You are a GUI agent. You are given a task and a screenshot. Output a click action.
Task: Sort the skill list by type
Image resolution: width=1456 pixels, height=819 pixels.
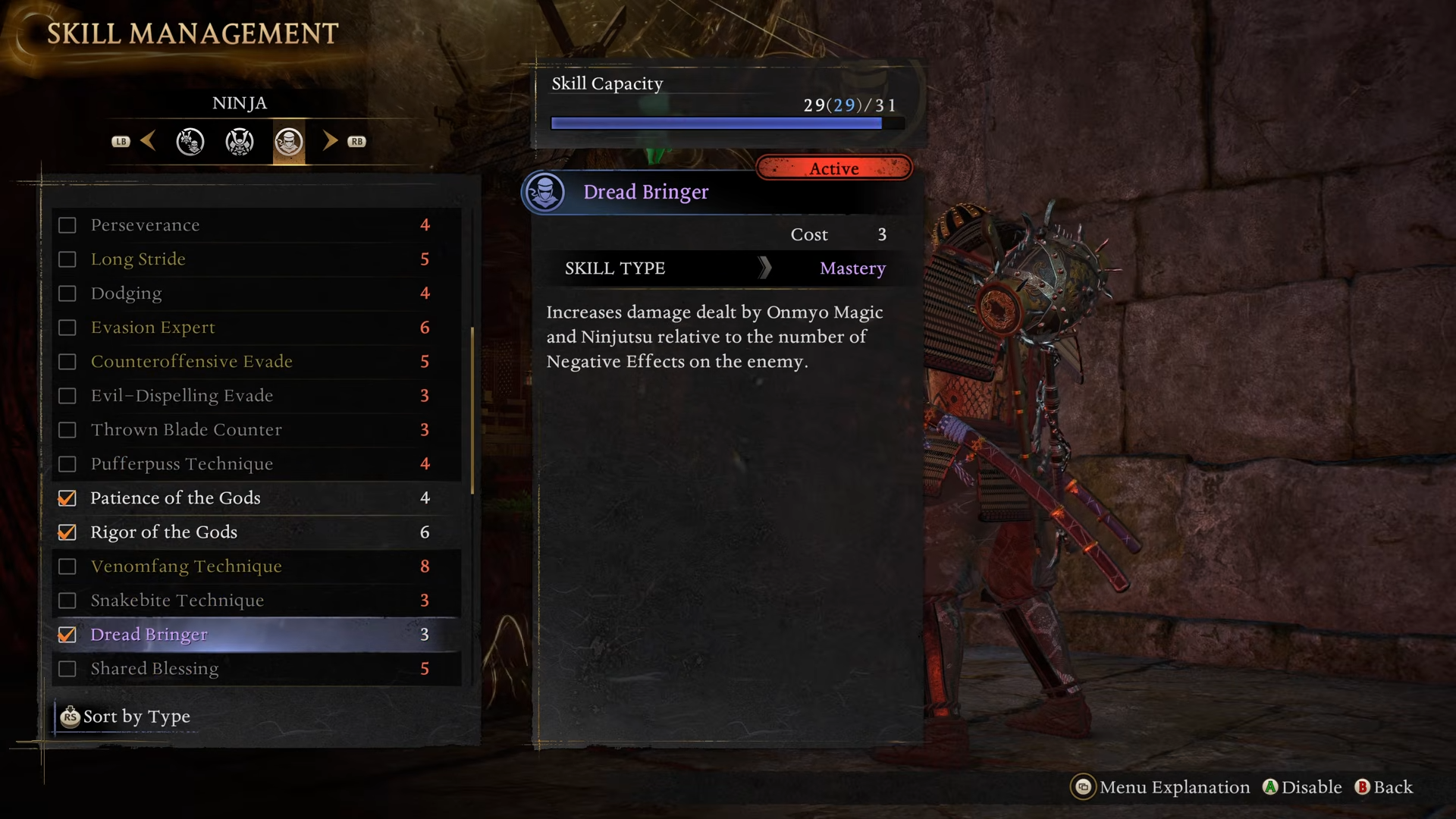click(127, 717)
